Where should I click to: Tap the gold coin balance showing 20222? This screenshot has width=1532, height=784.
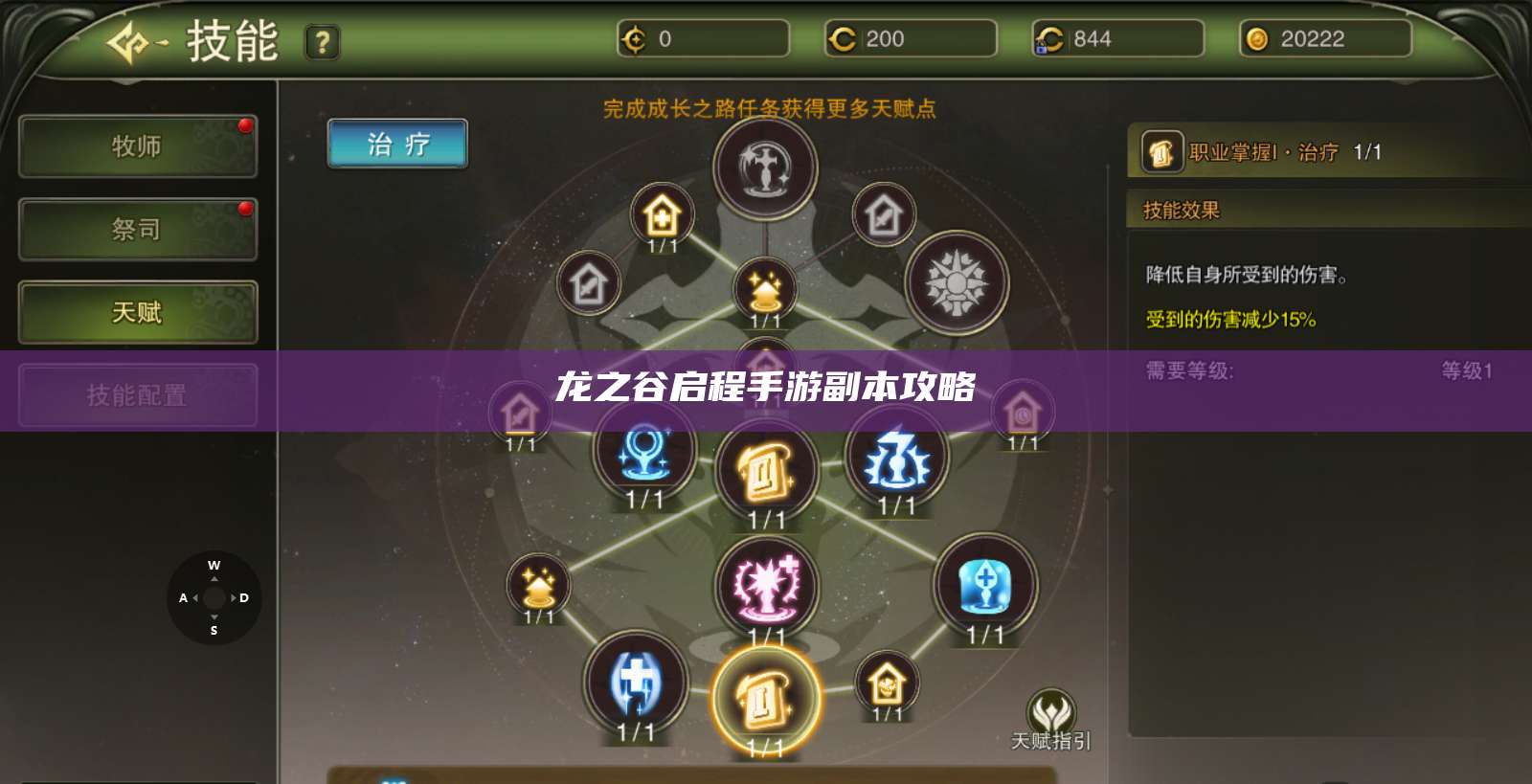tap(1326, 40)
